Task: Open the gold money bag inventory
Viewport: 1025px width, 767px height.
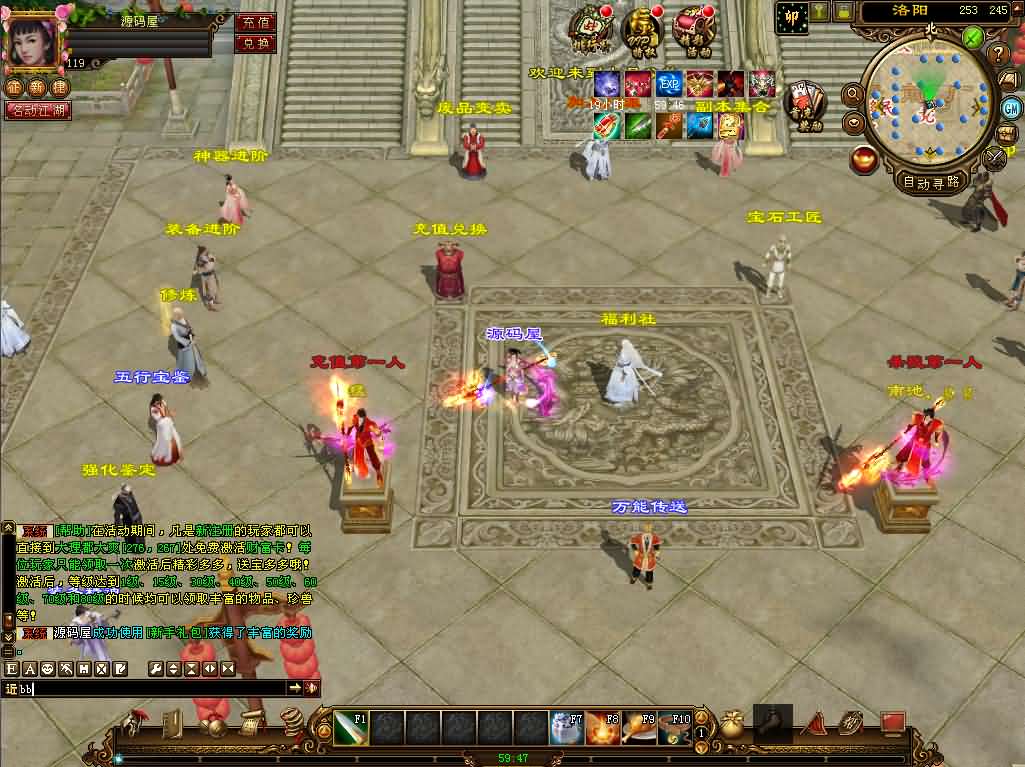Action: point(732,725)
